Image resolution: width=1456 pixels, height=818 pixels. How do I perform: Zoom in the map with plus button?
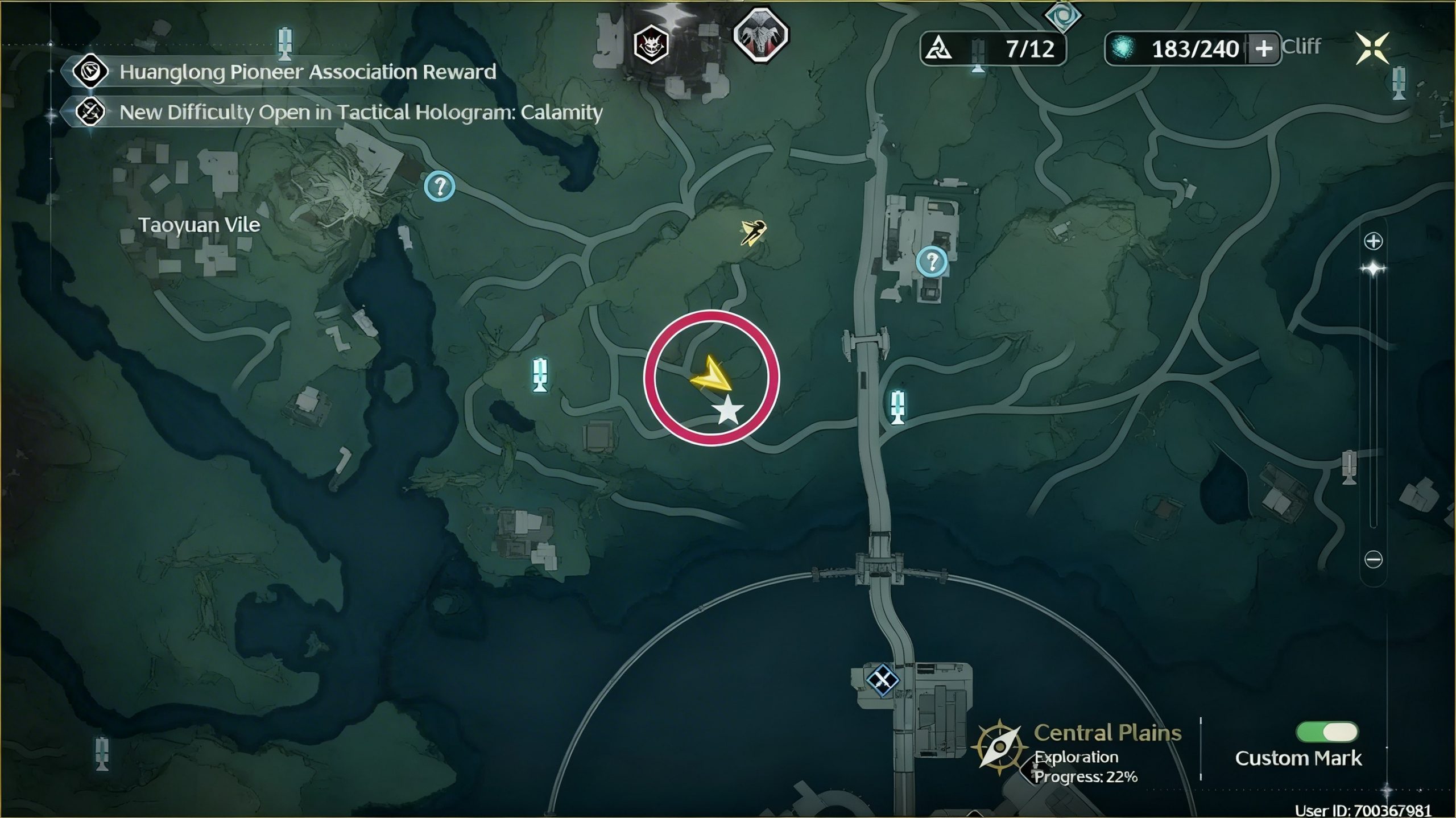1374,241
